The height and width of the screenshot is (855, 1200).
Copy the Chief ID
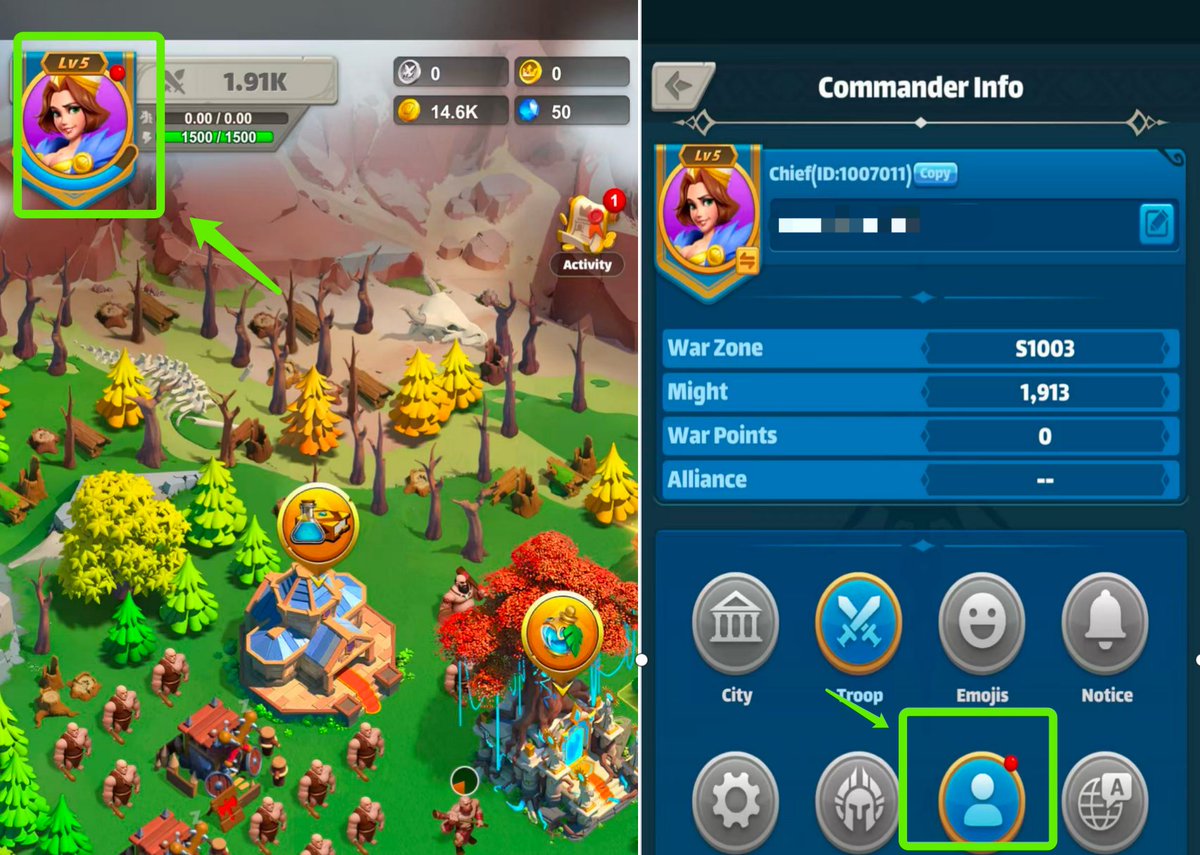935,174
